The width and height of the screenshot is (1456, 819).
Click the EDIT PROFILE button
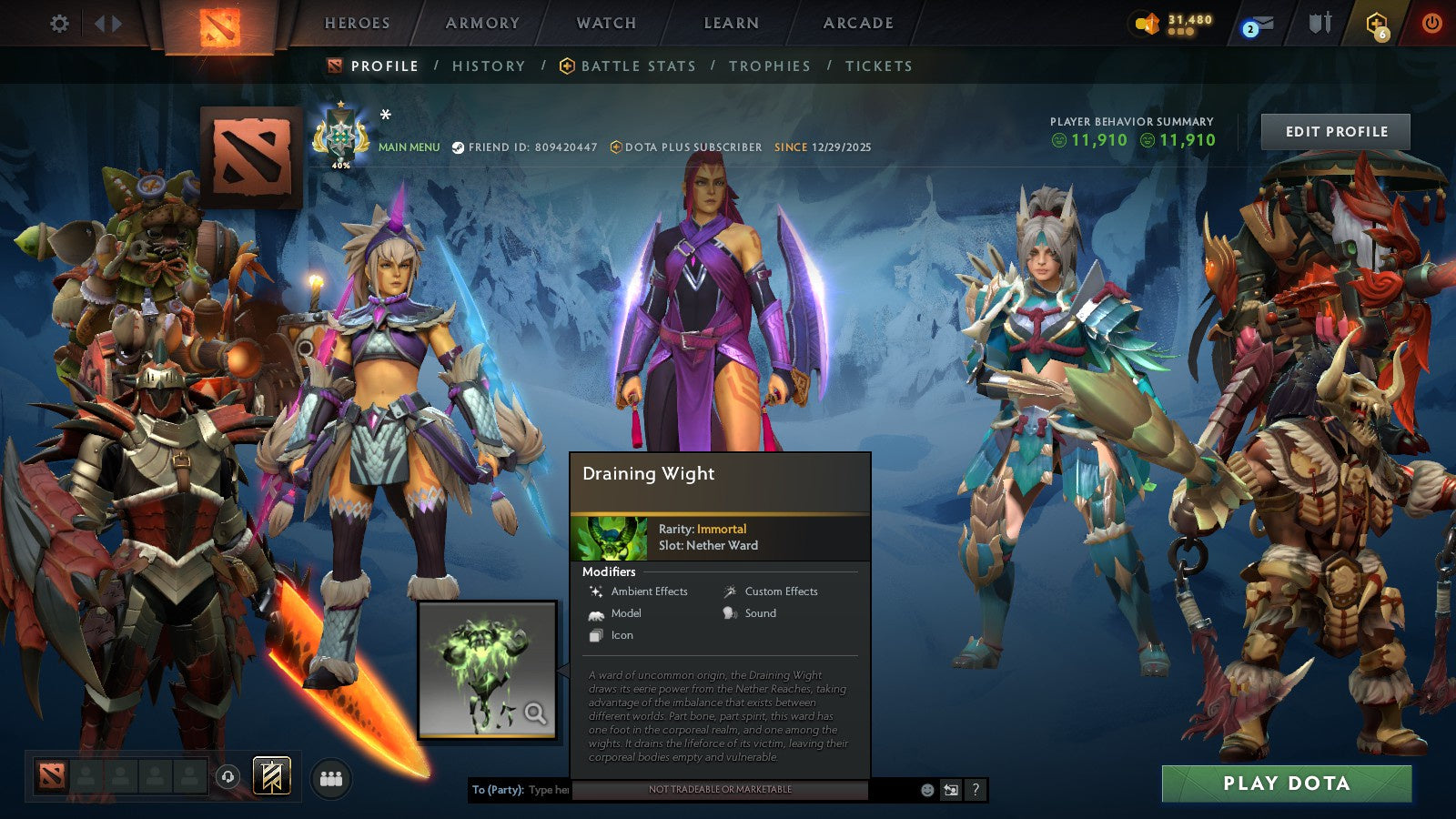coord(1334,131)
